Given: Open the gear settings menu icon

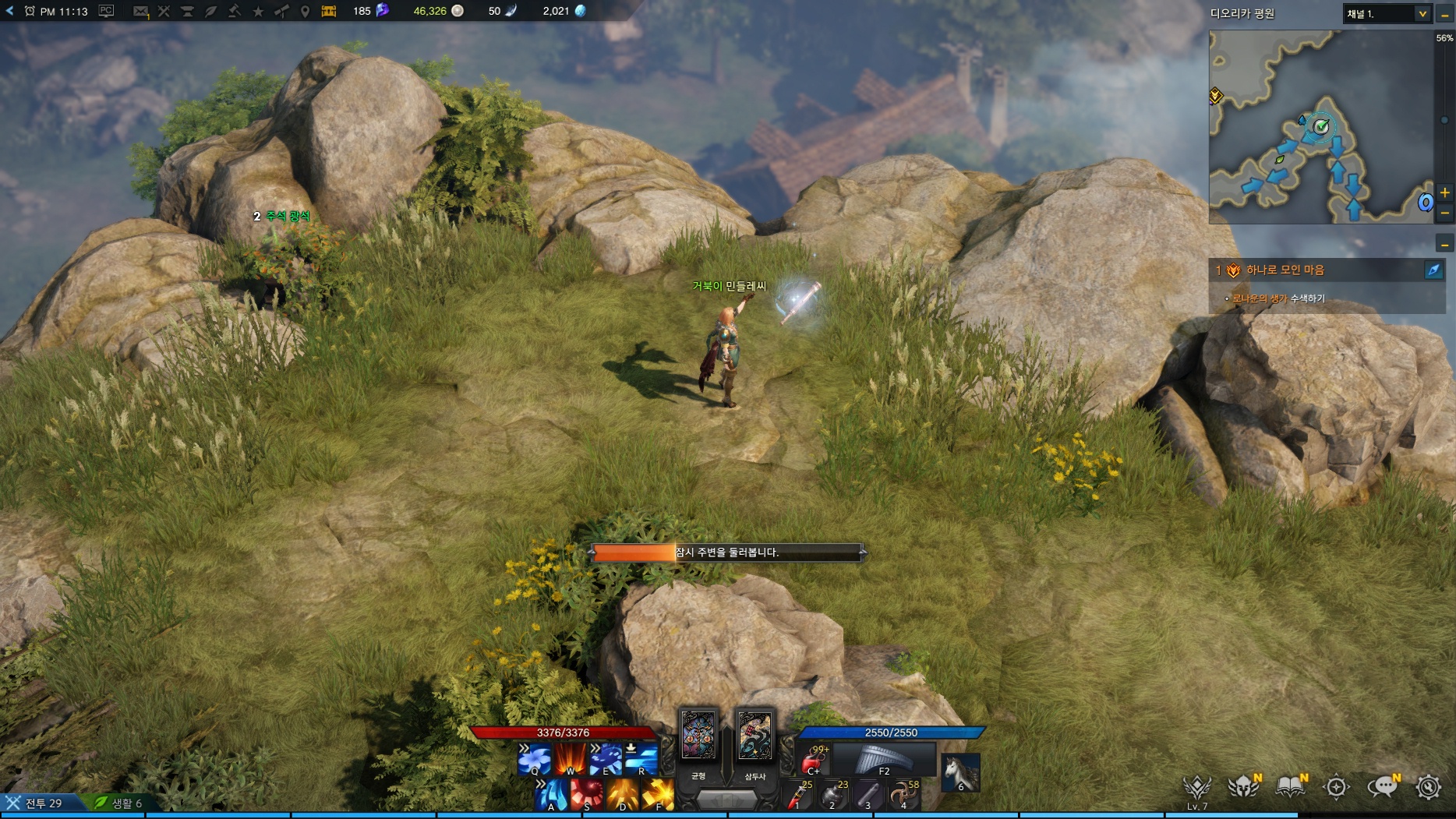Looking at the screenshot, I should click(1429, 787).
